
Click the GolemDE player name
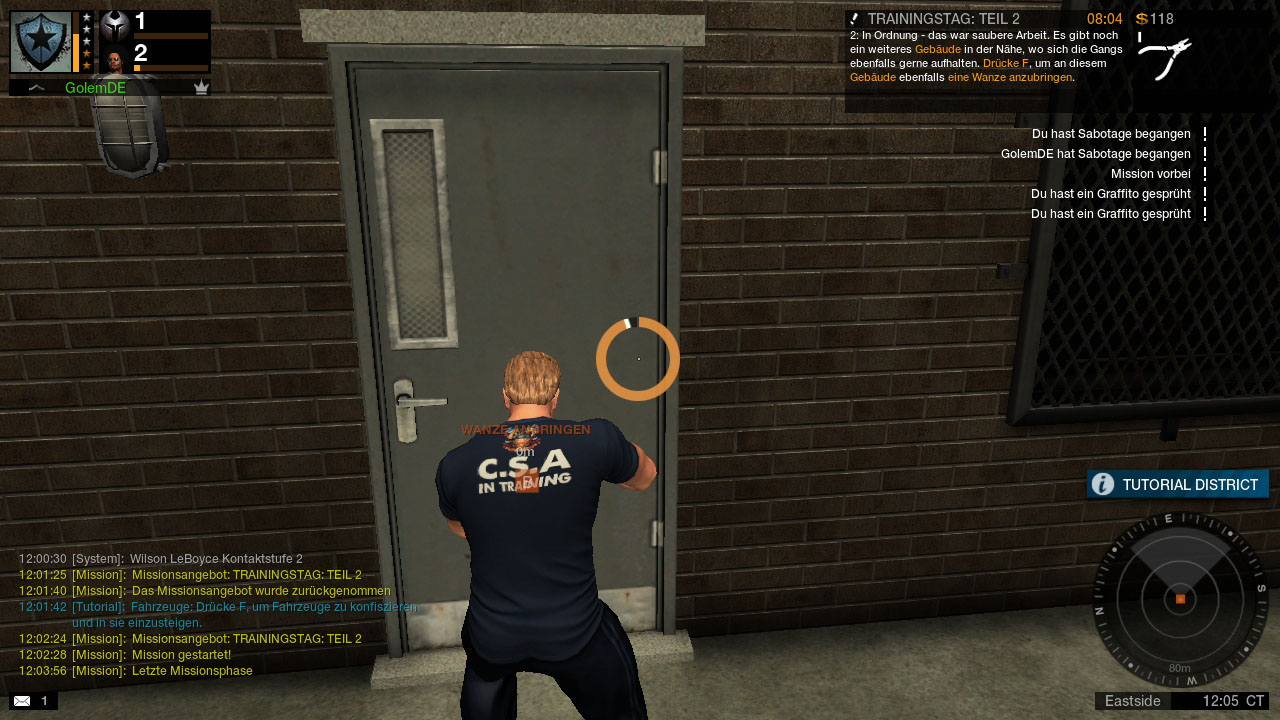click(x=95, y=88)
